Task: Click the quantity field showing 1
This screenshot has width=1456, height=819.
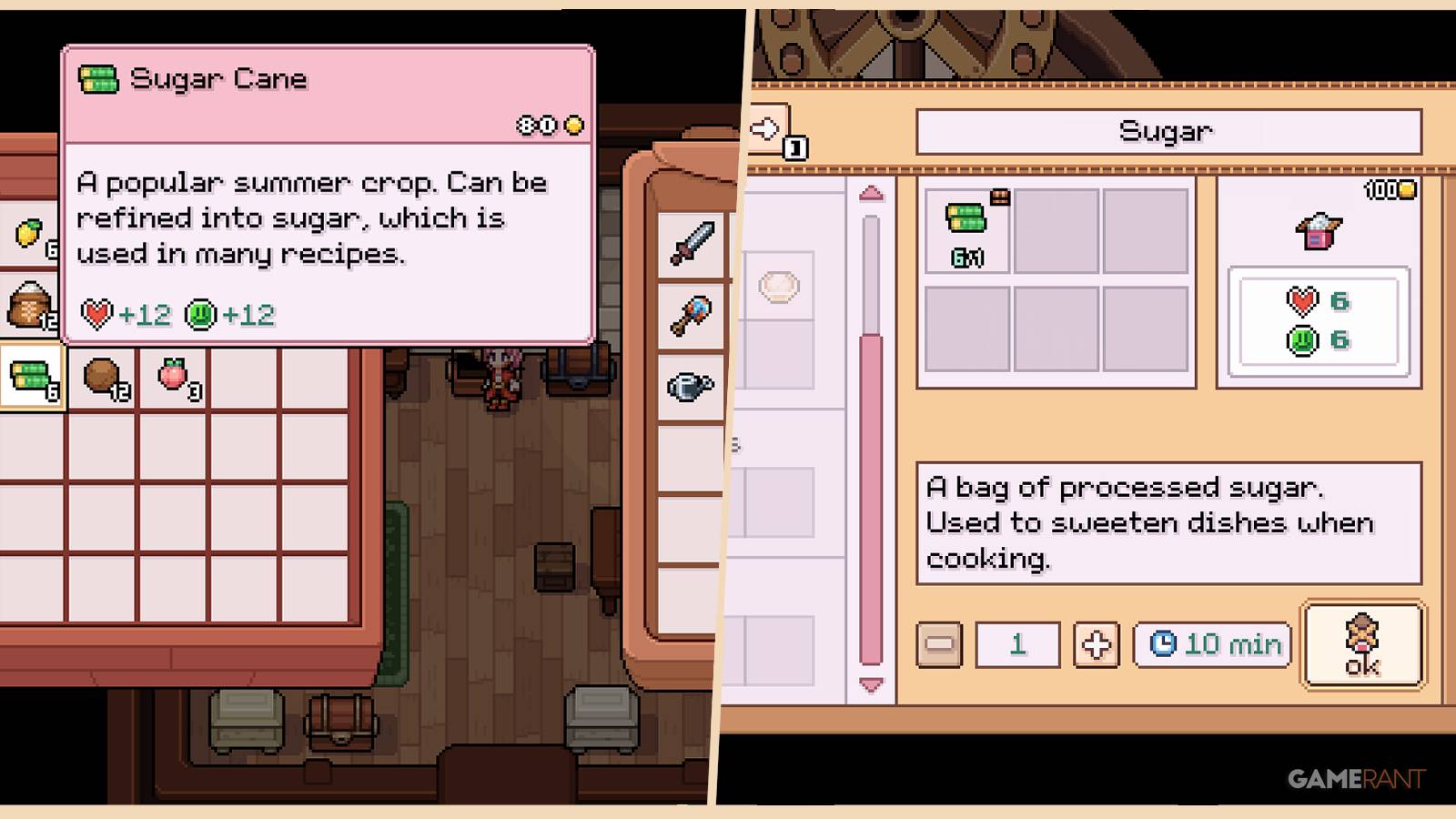Action: [x=1016, y=644]
